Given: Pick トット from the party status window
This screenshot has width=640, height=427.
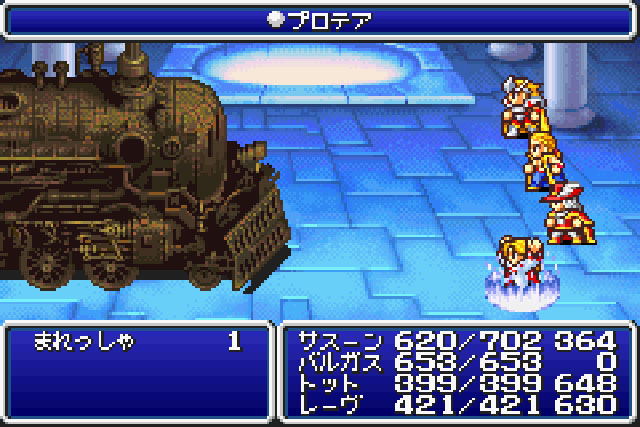Looking at the screenshot, I should pos(458,384).
